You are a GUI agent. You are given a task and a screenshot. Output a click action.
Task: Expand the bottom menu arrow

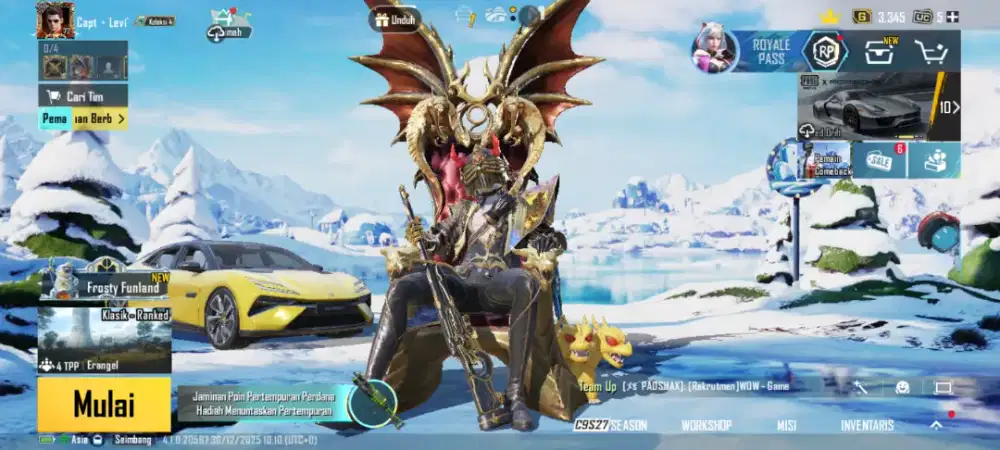click(936, 425)
